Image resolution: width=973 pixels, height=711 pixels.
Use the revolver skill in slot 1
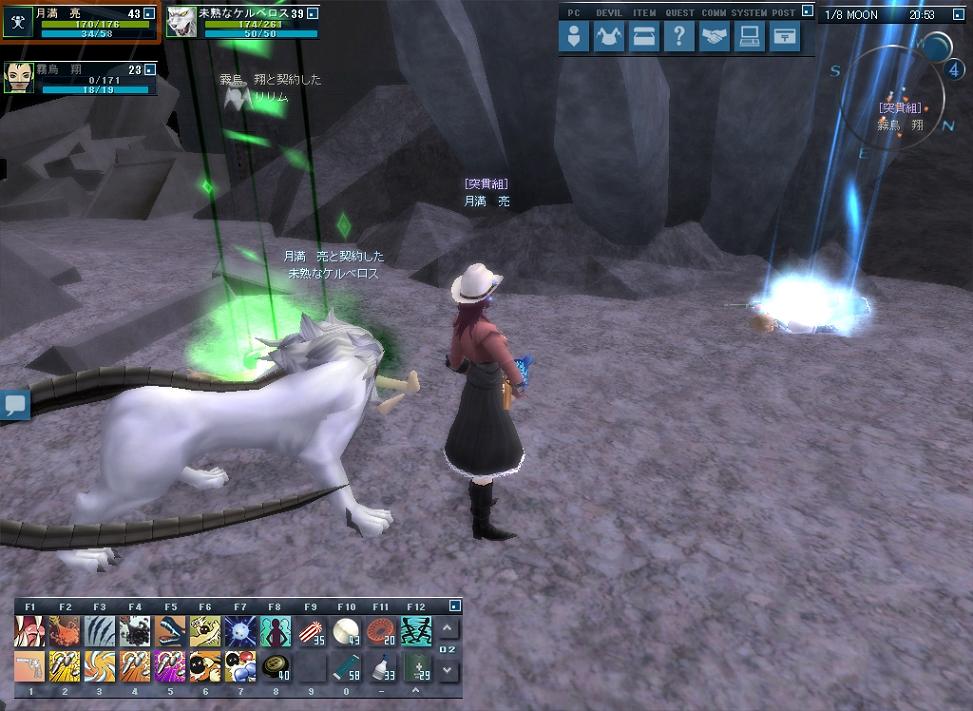click(x=30, y=666)
